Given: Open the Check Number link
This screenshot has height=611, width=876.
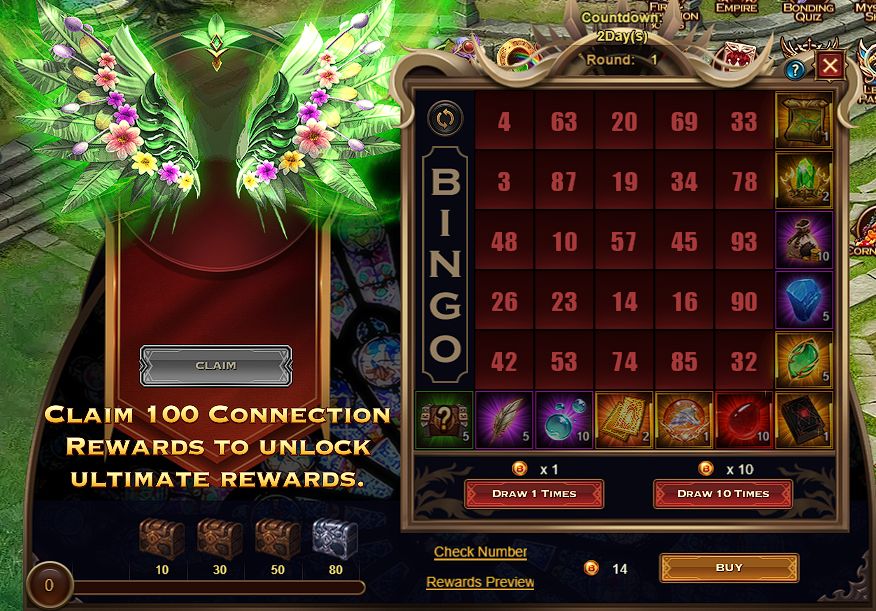Looking at the screenshot, I should [480, 552].
